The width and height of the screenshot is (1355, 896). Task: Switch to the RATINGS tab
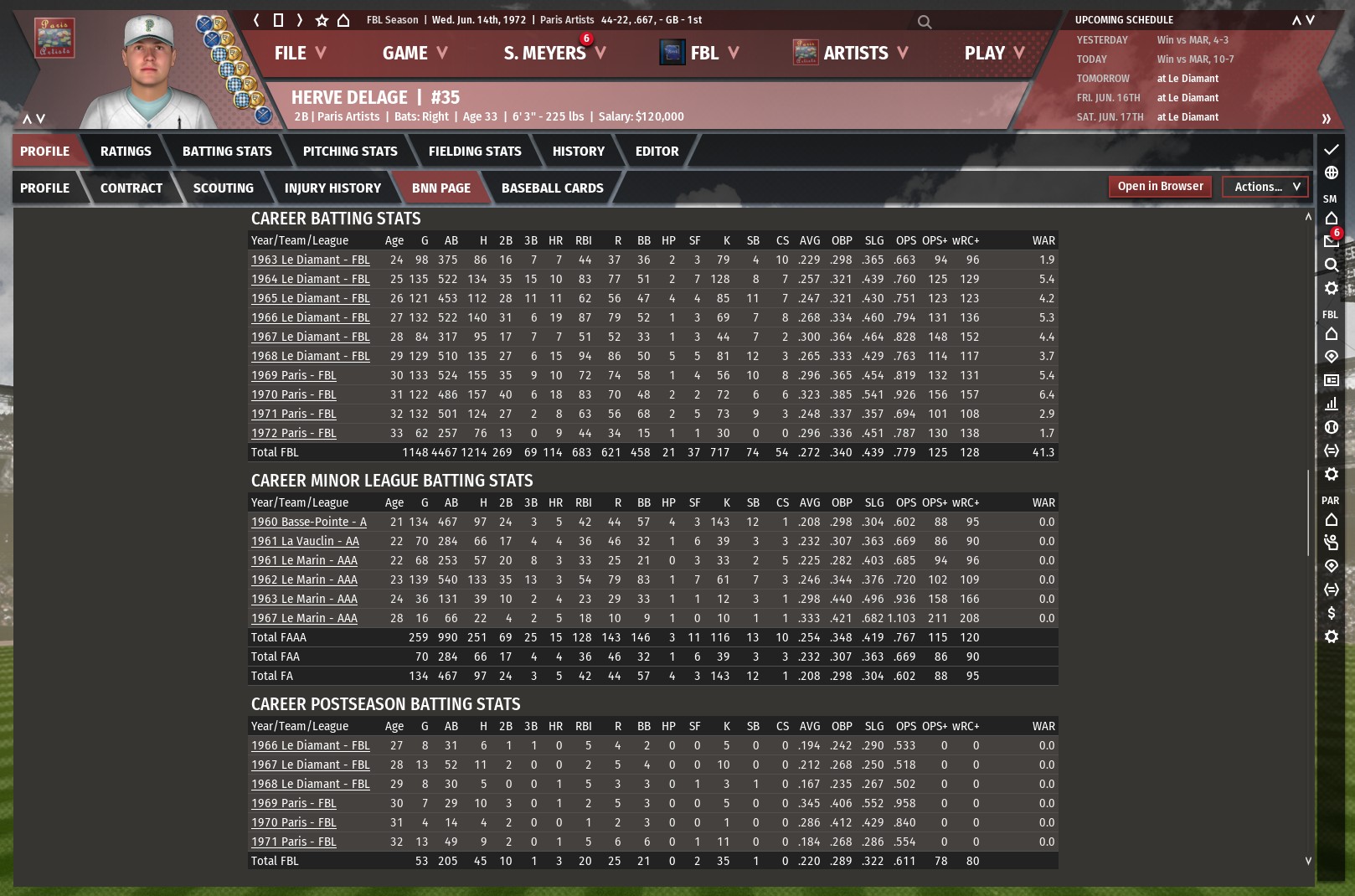[126, 152]
